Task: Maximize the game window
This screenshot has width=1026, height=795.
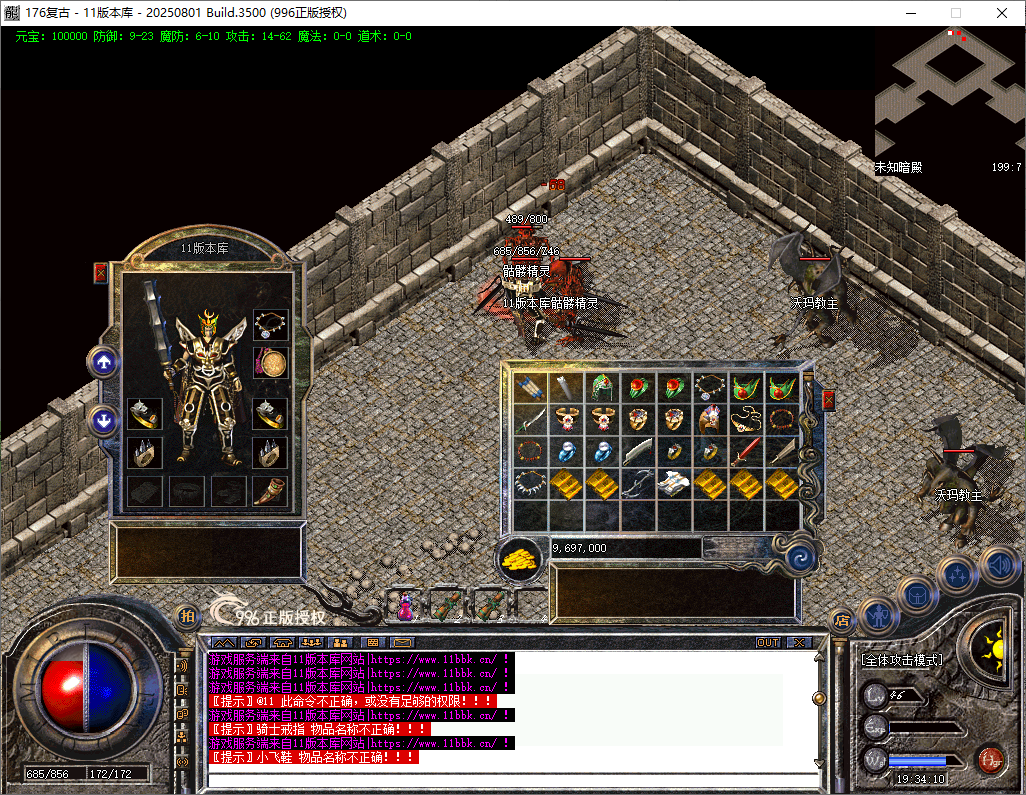Action: tap(955, 13)
